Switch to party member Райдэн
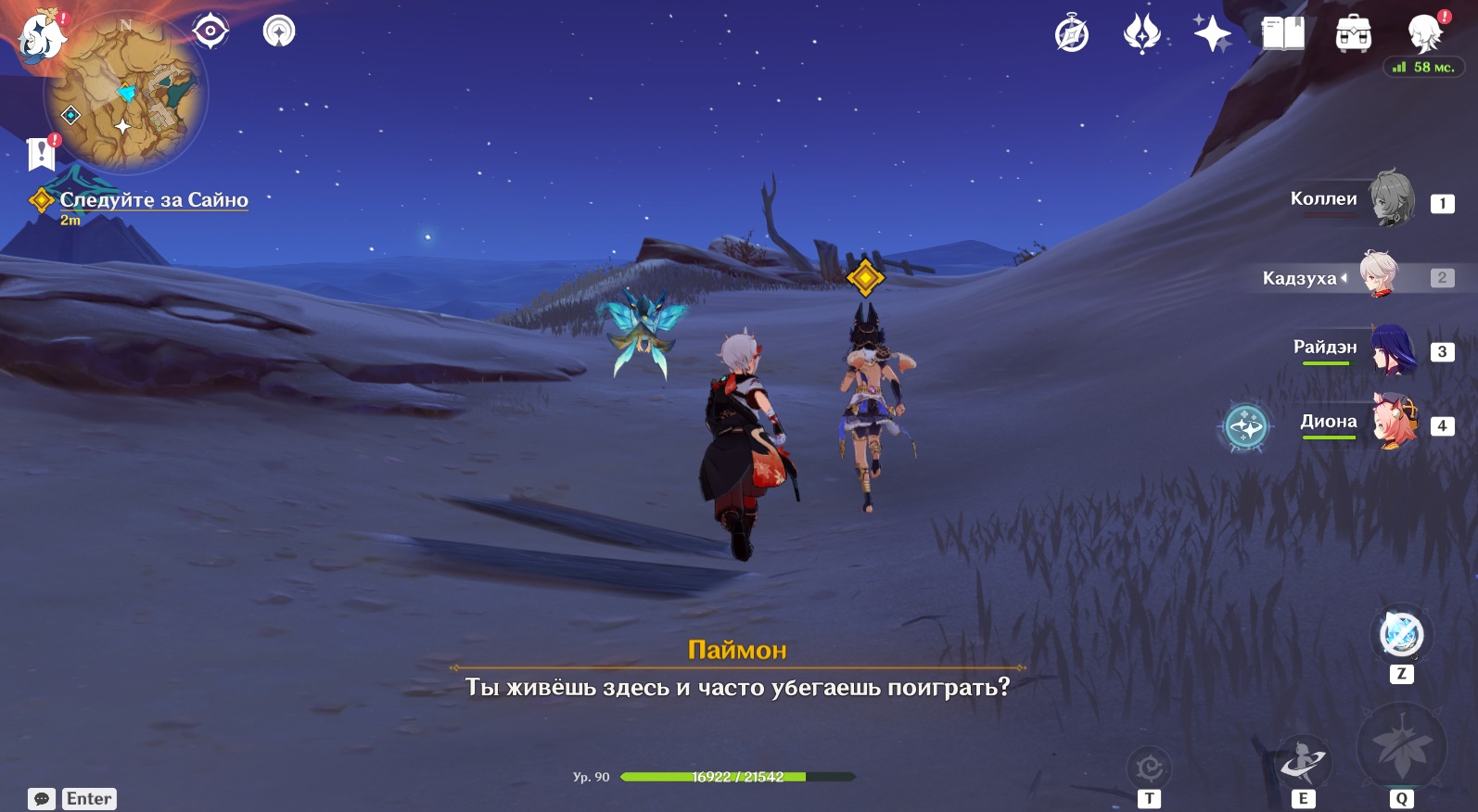 (1391, 349)
